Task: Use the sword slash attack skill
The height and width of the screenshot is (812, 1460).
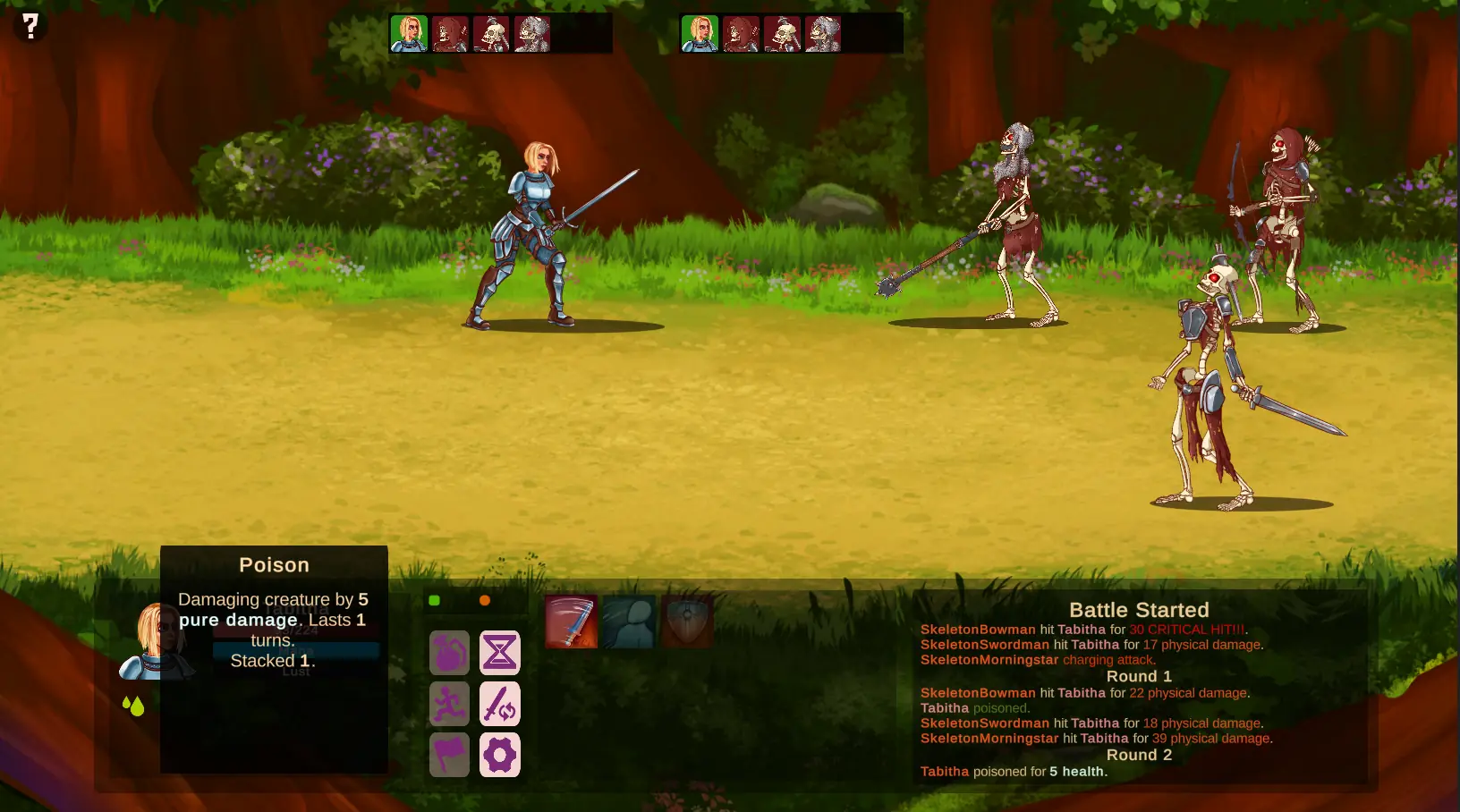Action: (x=571, y=622)
